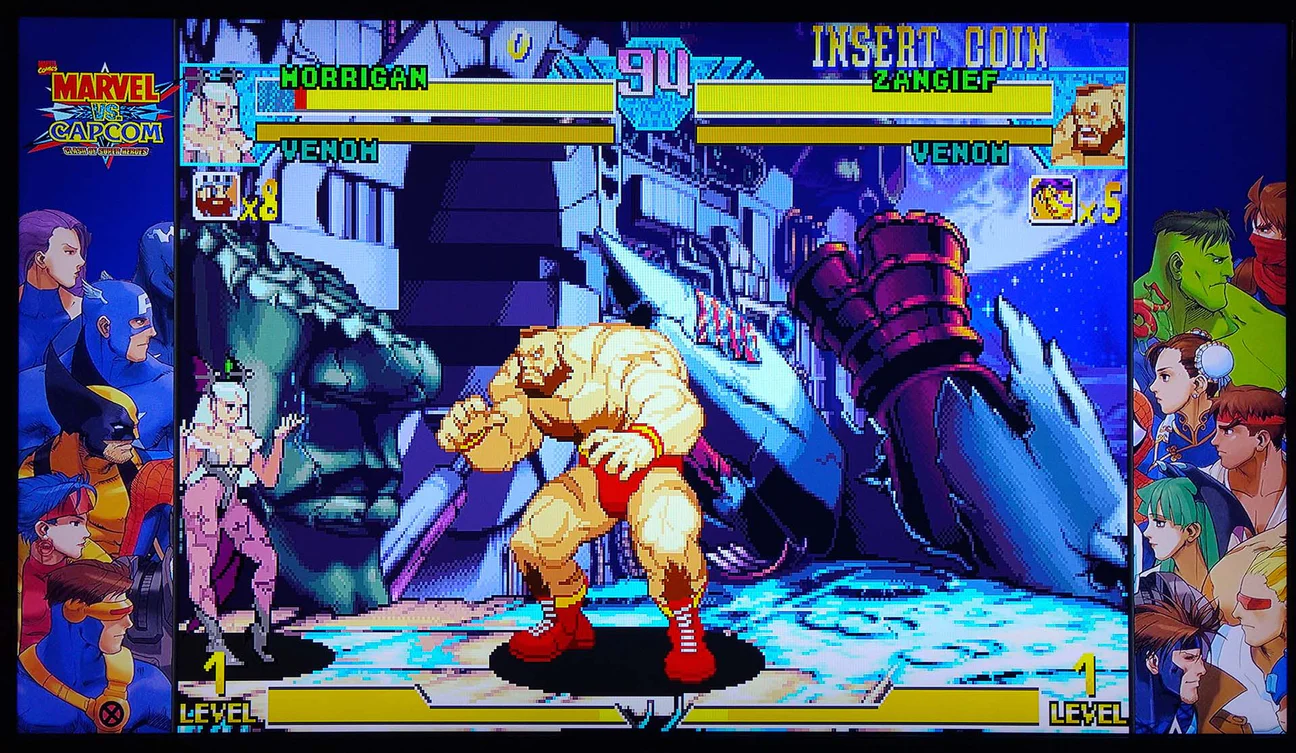Select the assist partner icon showing x5

click(1052, 198)
